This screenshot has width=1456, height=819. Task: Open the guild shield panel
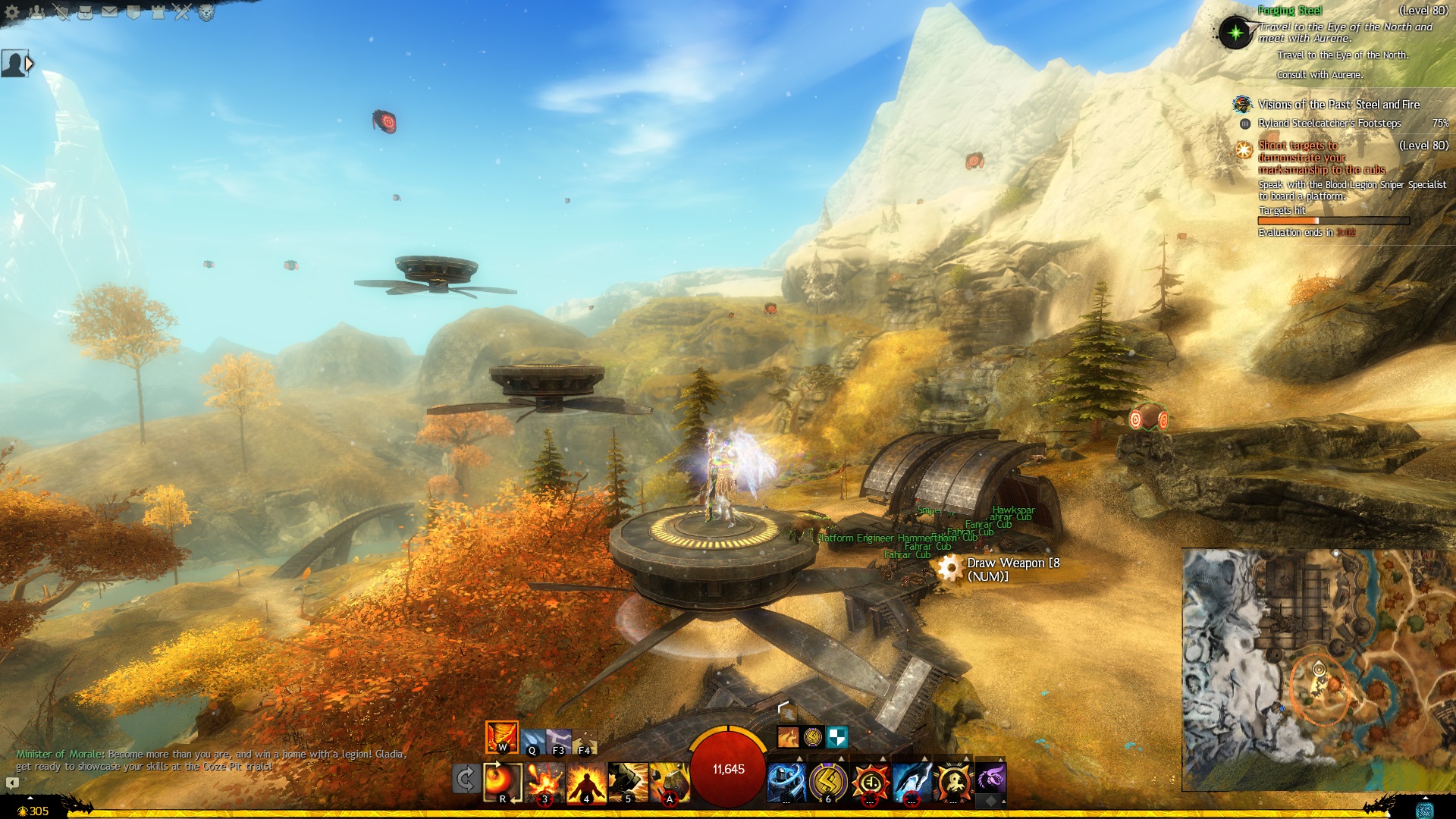coord(133,12)
